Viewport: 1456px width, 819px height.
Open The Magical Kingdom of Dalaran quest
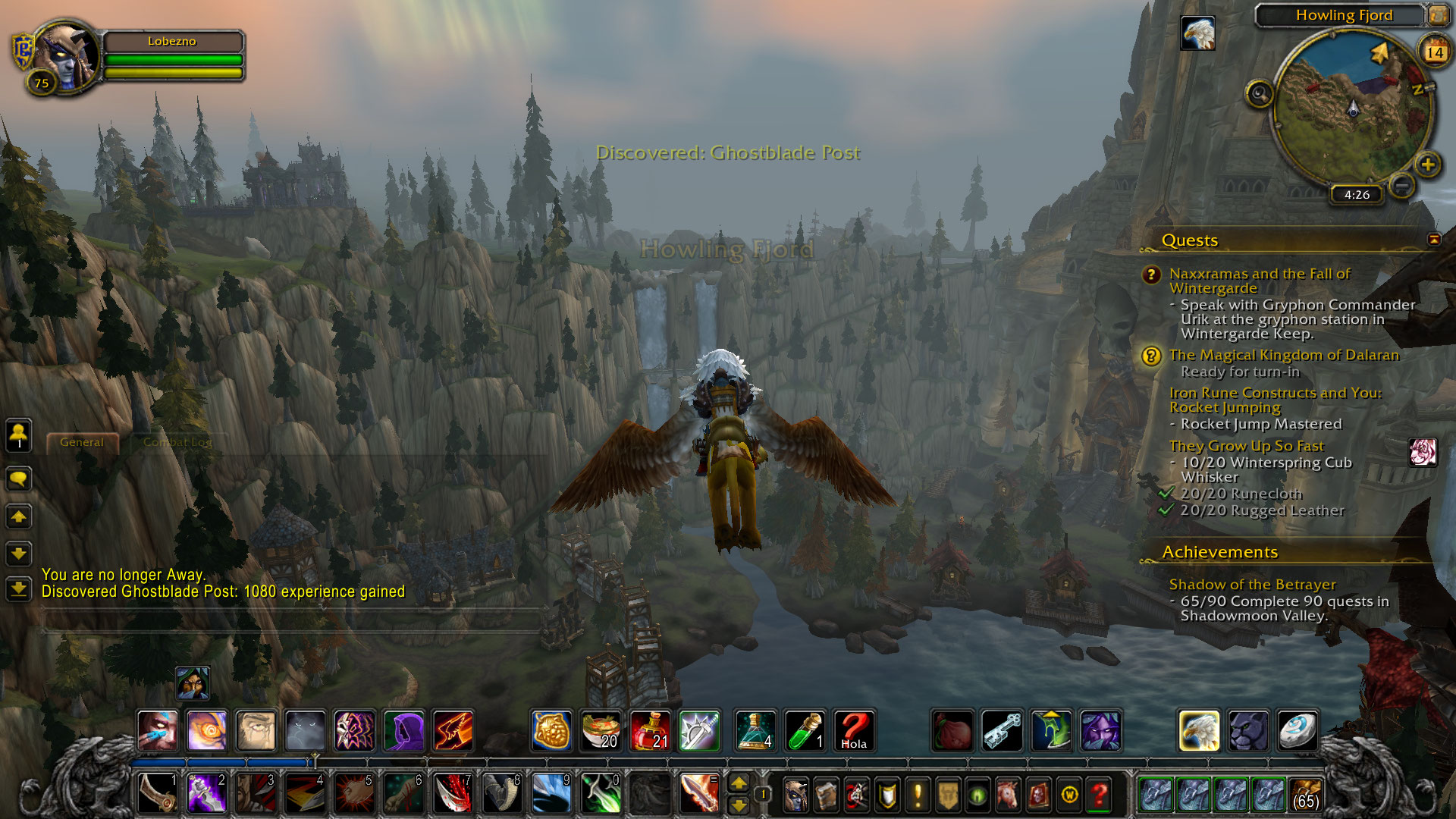pos(1283,355)
